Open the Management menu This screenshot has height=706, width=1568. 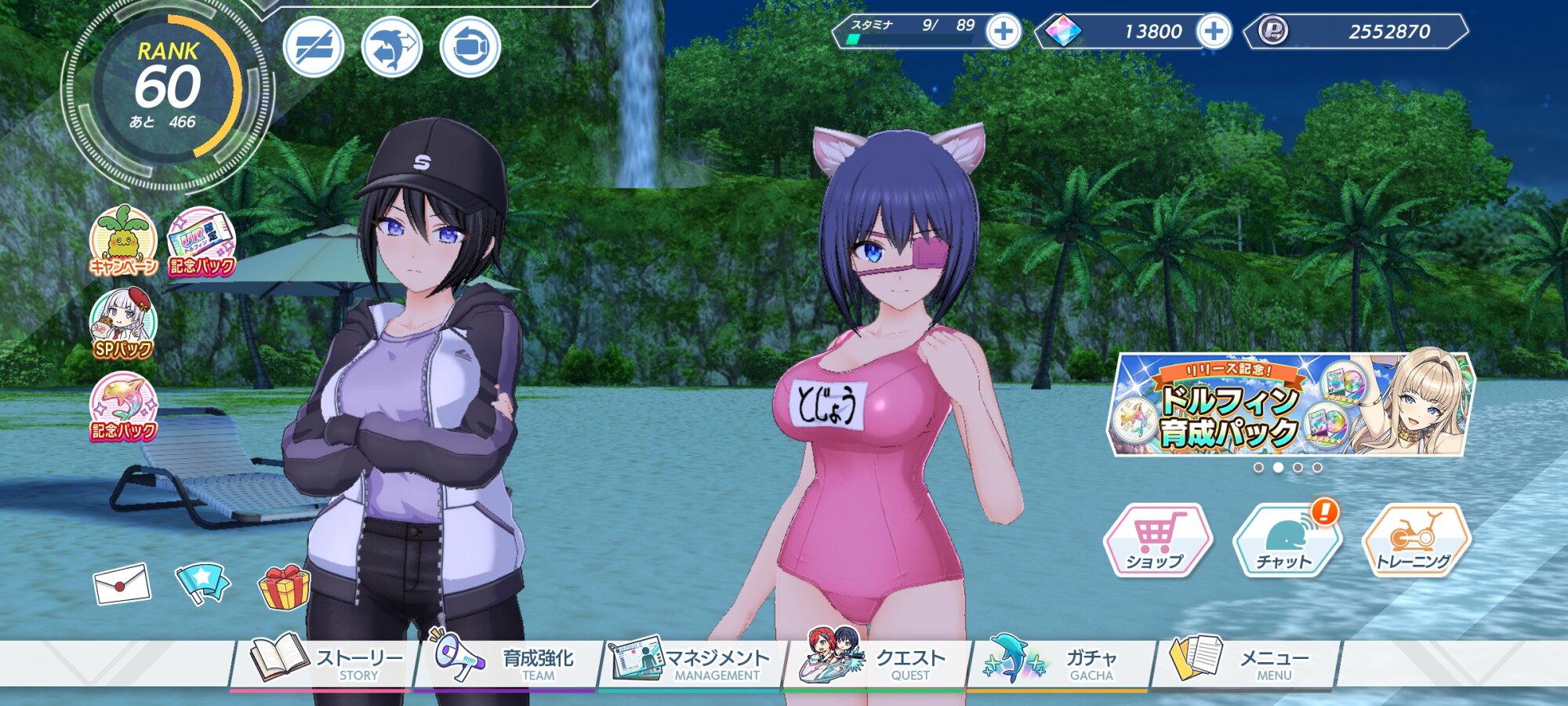click(x=691, y=663)
